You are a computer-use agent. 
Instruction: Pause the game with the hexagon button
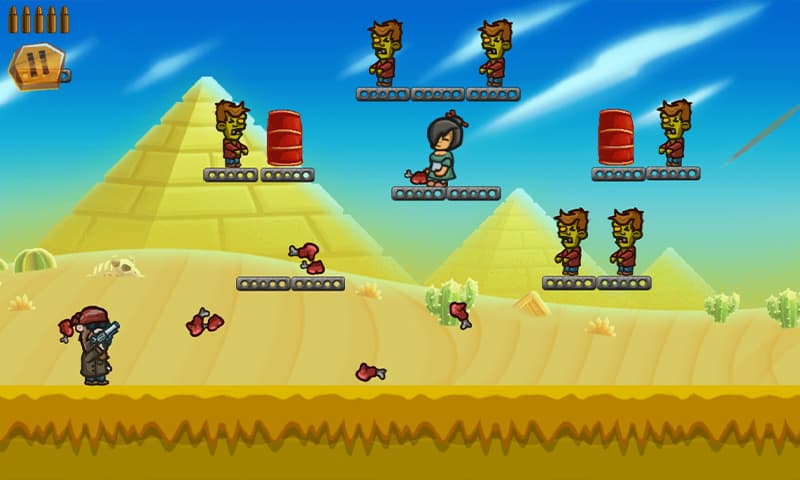coord(37,66)
